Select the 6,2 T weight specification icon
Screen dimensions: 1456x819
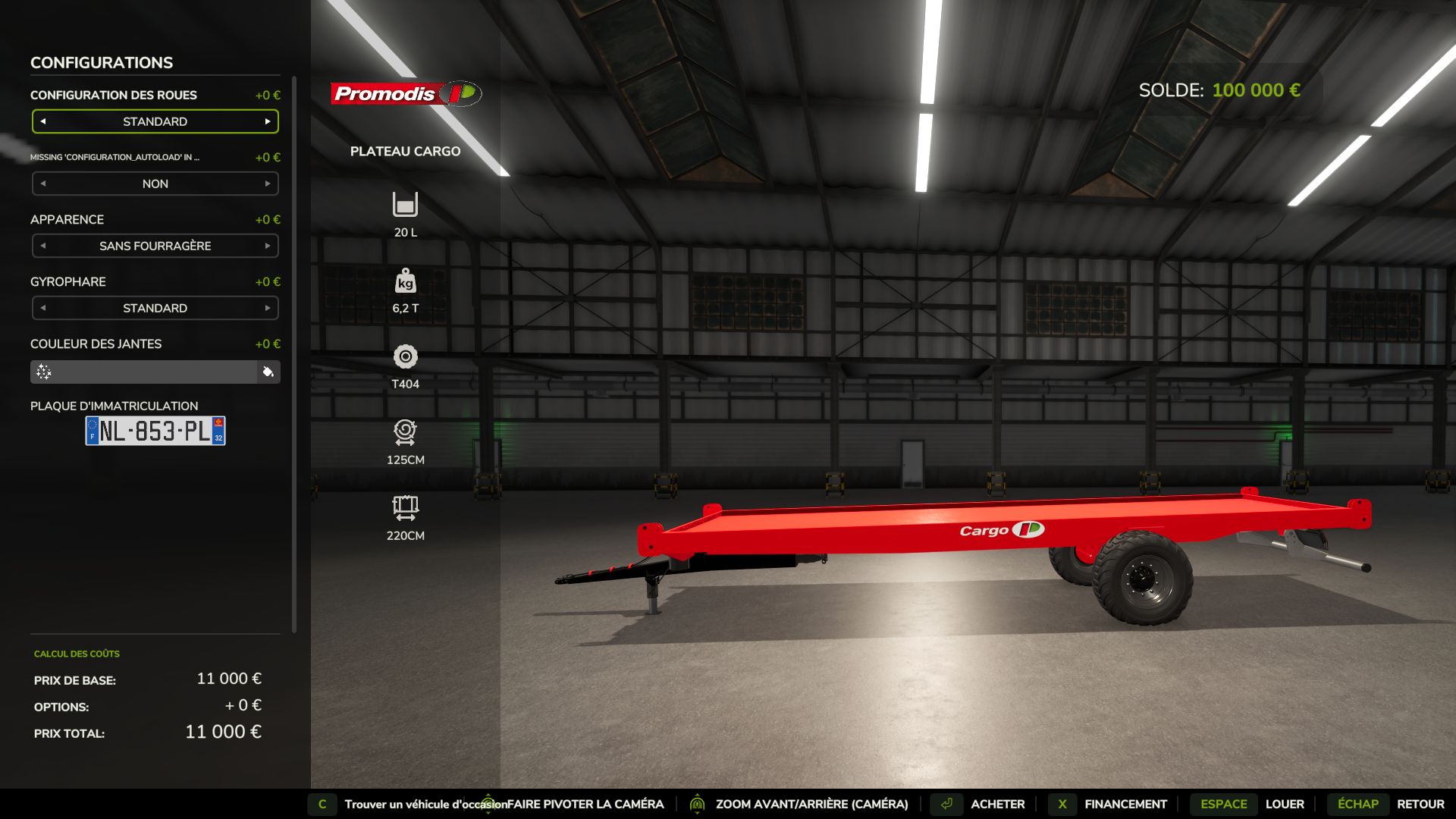[x=405, y=283]
